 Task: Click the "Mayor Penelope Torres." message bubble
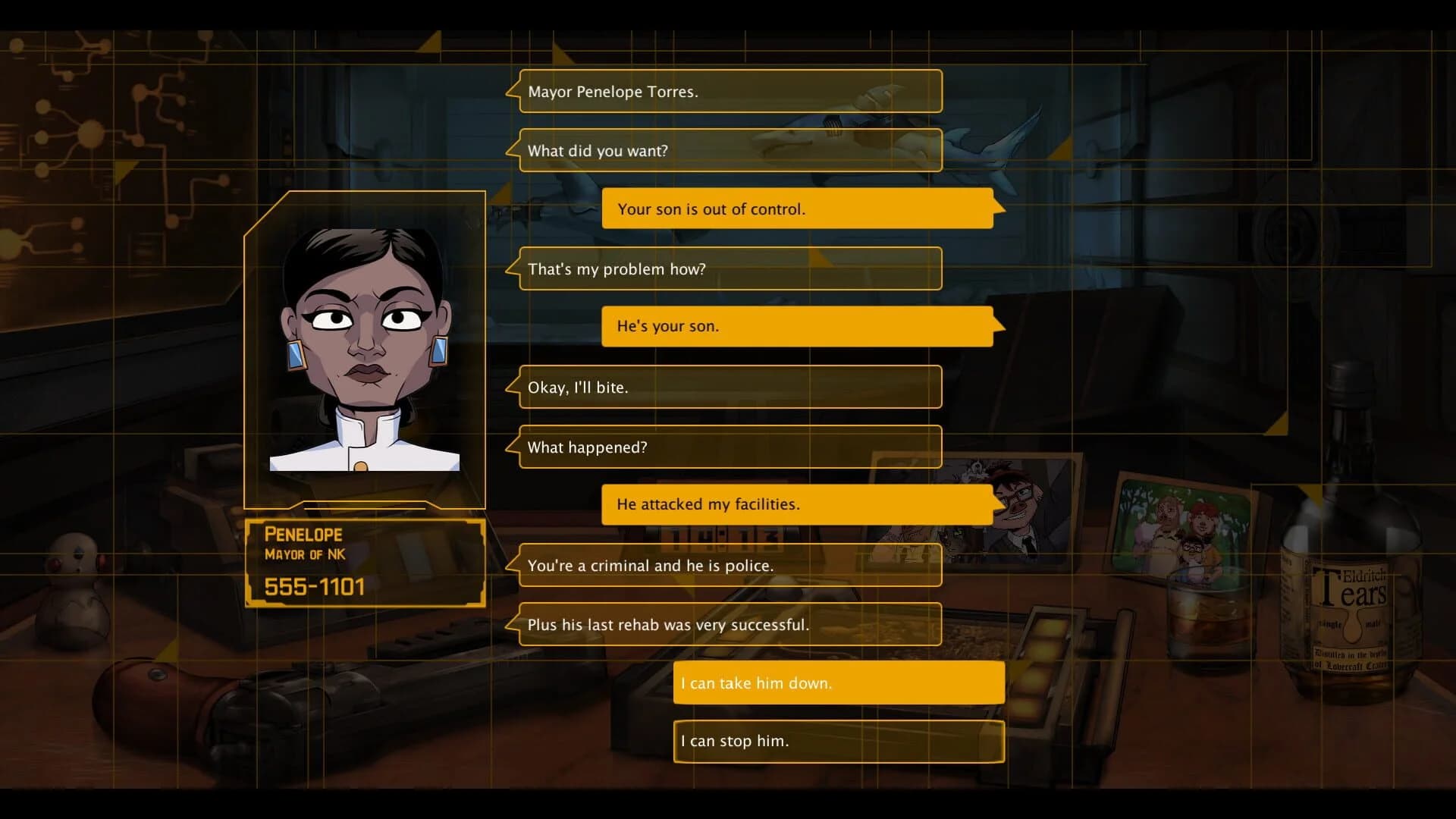tap(728, 91)
